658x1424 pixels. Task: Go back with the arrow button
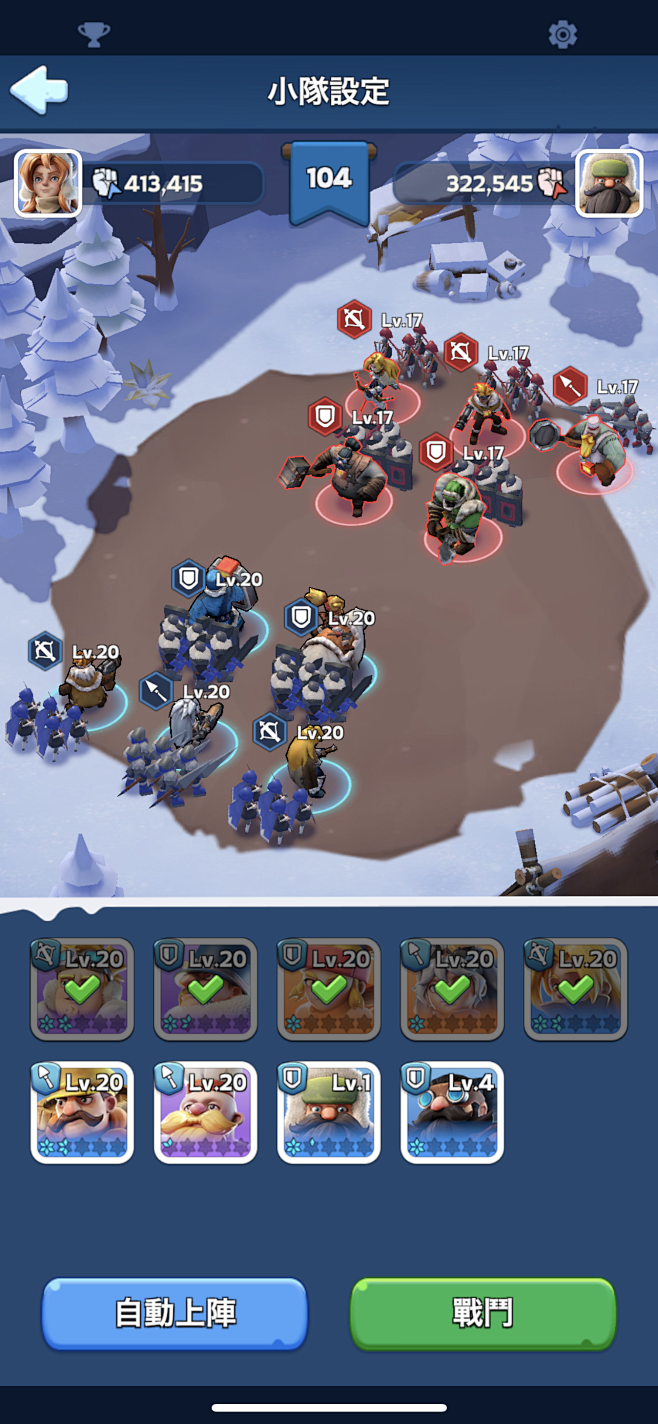tap(39, 90)
